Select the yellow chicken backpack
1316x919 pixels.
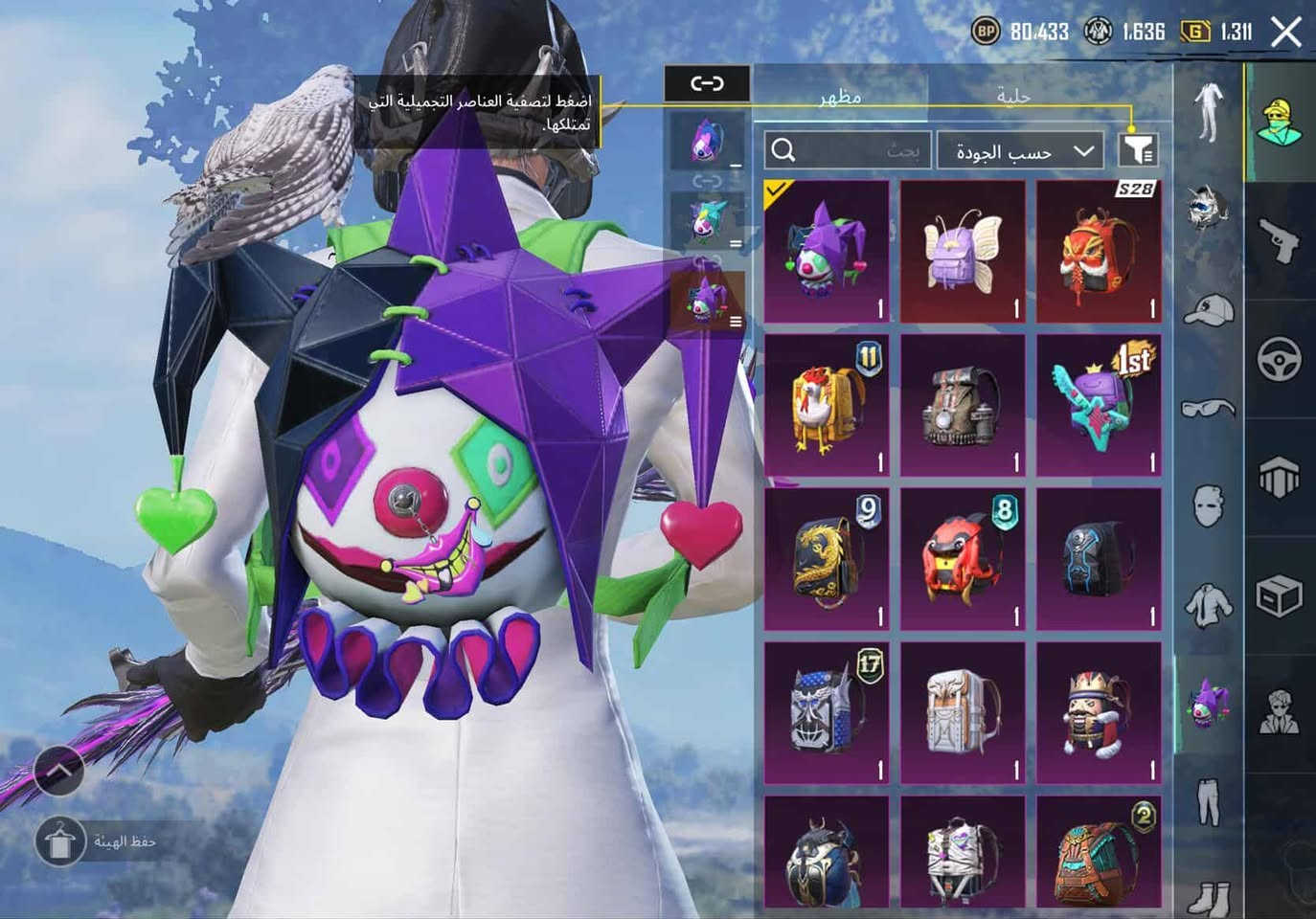pos(827,406)
